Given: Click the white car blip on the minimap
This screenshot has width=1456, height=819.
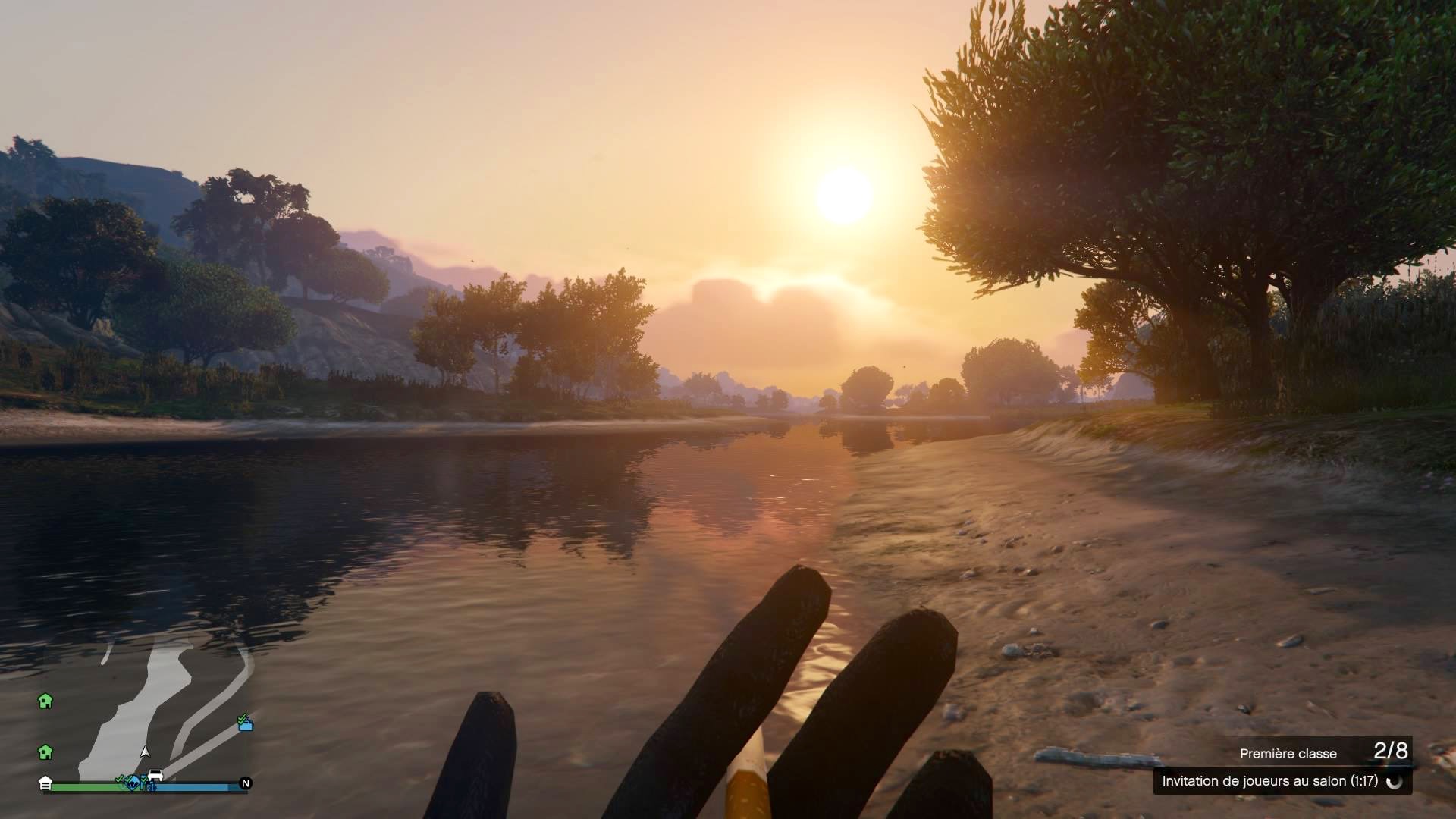Looking at the screenshot, I should [x=155, y=776].
